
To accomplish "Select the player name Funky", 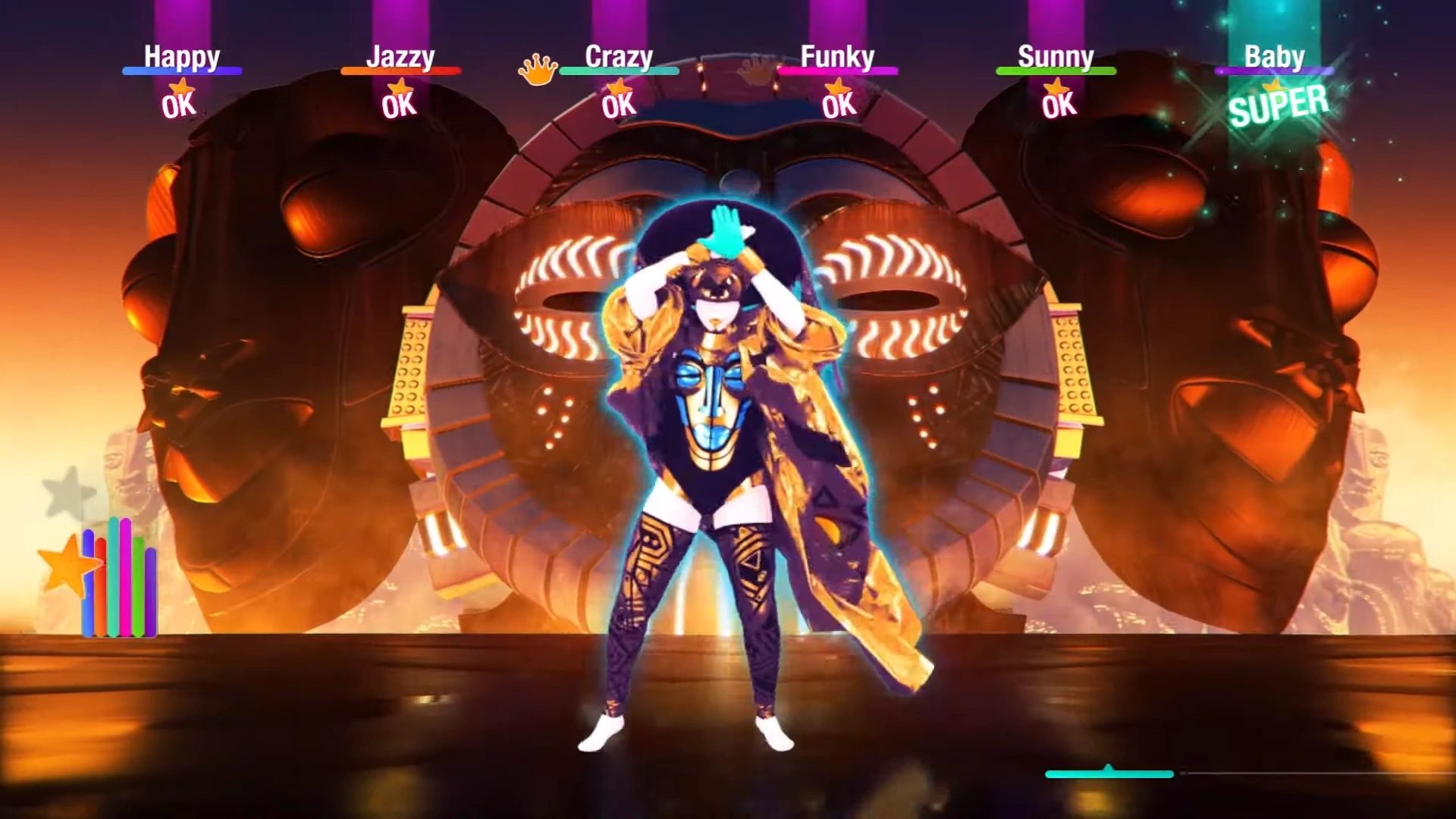I will [x=837, y=55].
